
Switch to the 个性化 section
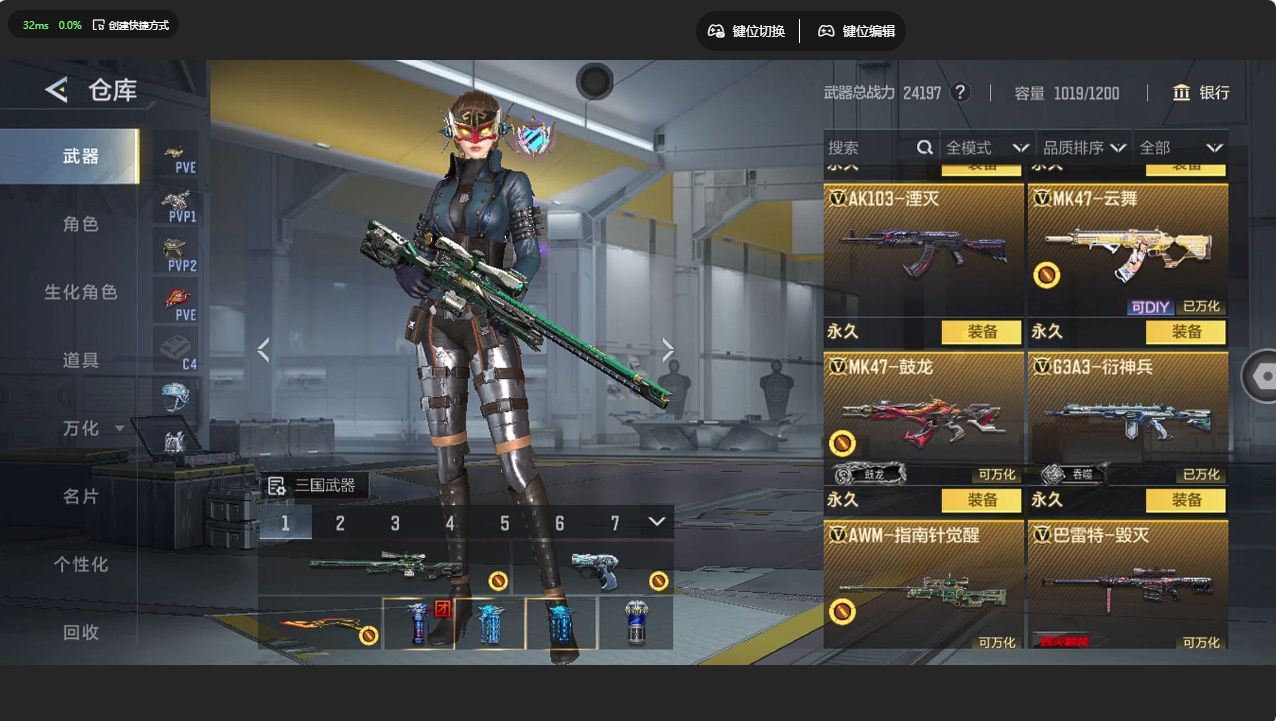point(81,564)
